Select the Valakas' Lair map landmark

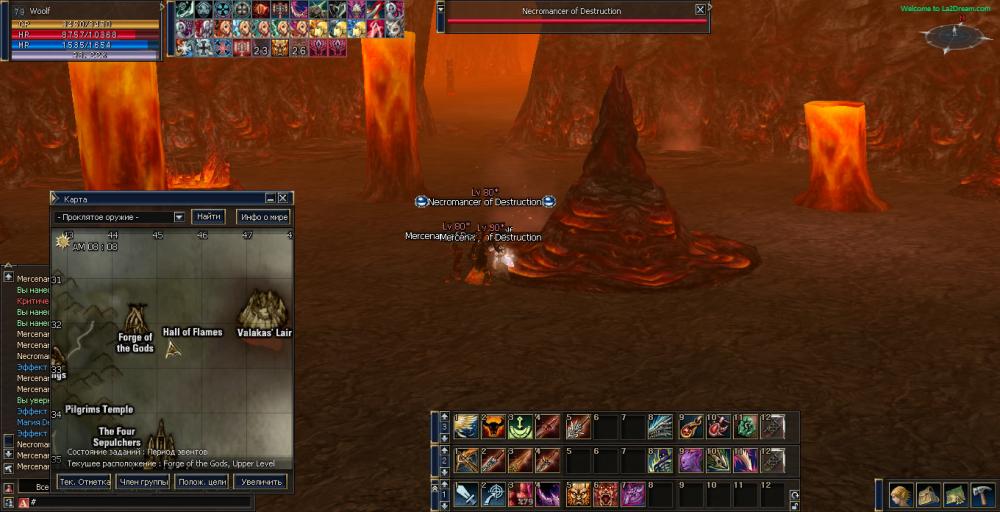click(265, 316)
